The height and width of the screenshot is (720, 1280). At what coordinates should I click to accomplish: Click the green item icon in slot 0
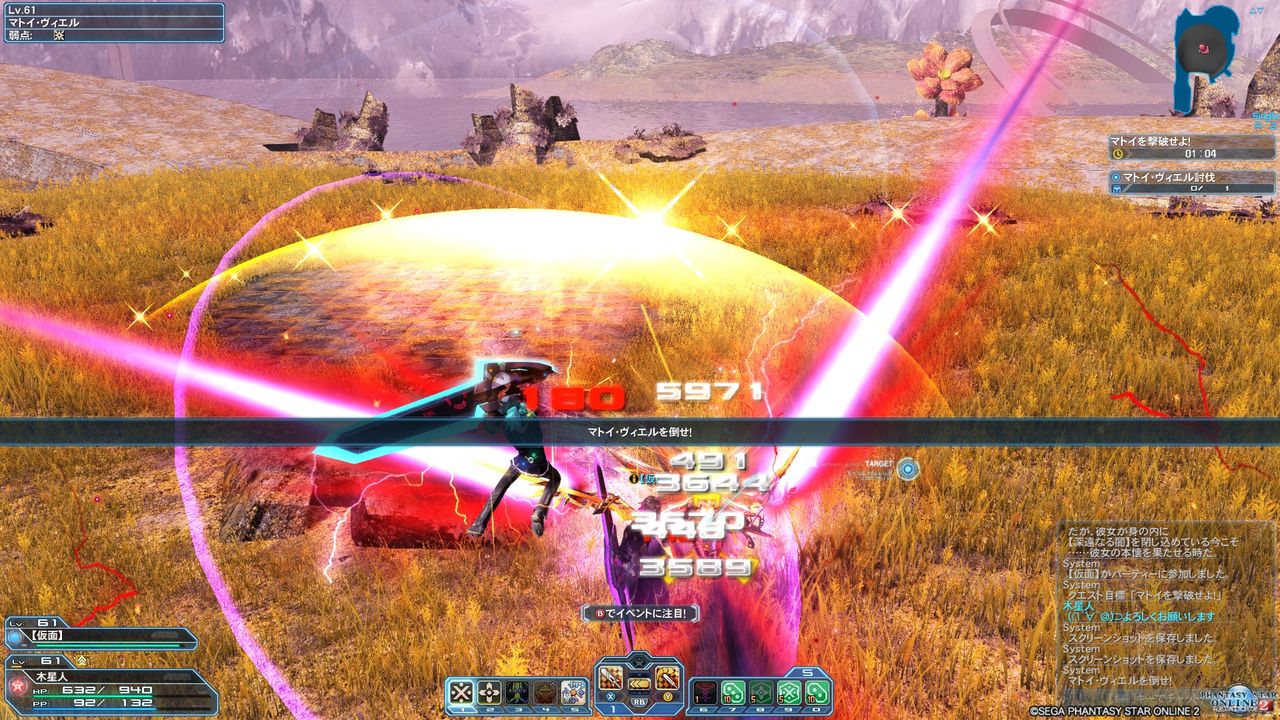[x=817, y=692]
